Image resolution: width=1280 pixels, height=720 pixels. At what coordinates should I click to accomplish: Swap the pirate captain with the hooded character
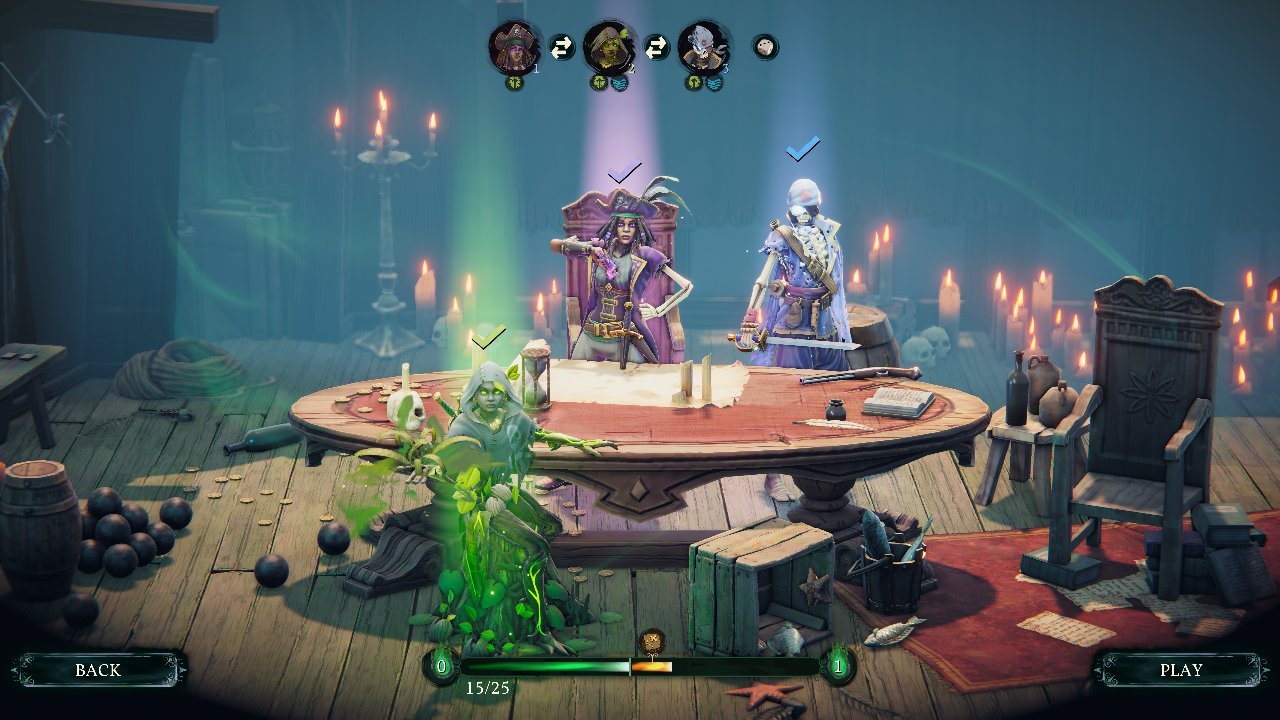coord(562,47)
